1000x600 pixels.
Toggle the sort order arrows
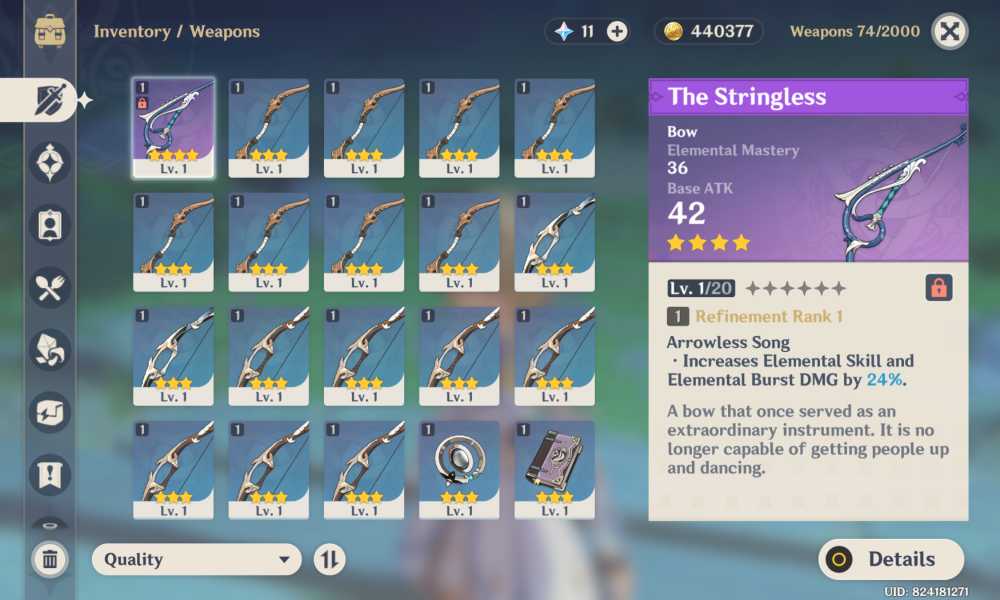point(329,560)
